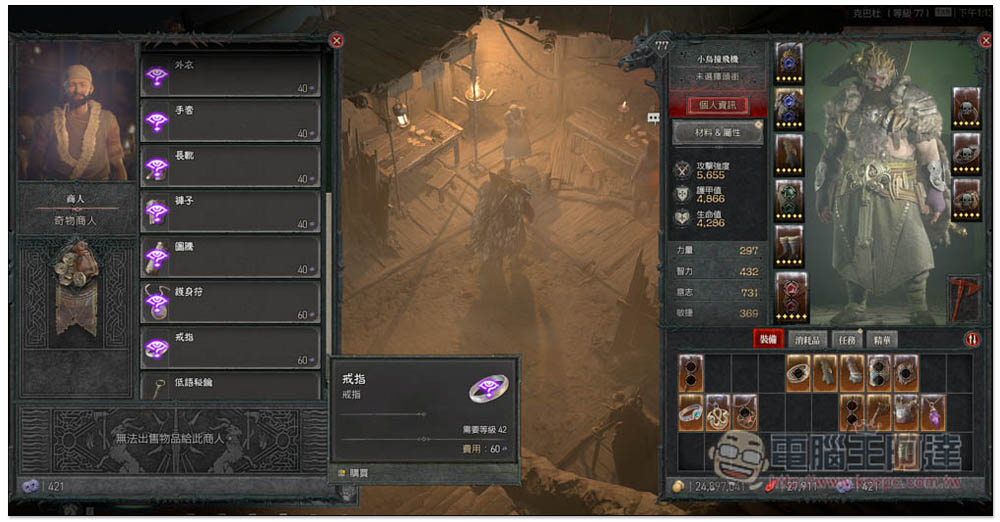Click the round red sort inventory button
This screenshot has width=1000, height=522.
click(x=972, y=339)
